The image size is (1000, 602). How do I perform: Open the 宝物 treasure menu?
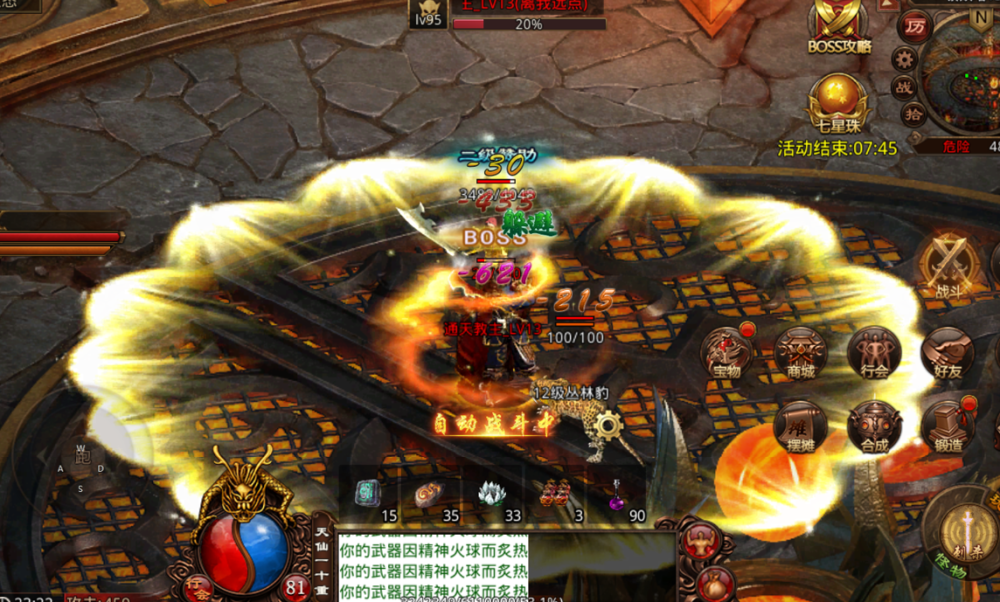point(727,353)
